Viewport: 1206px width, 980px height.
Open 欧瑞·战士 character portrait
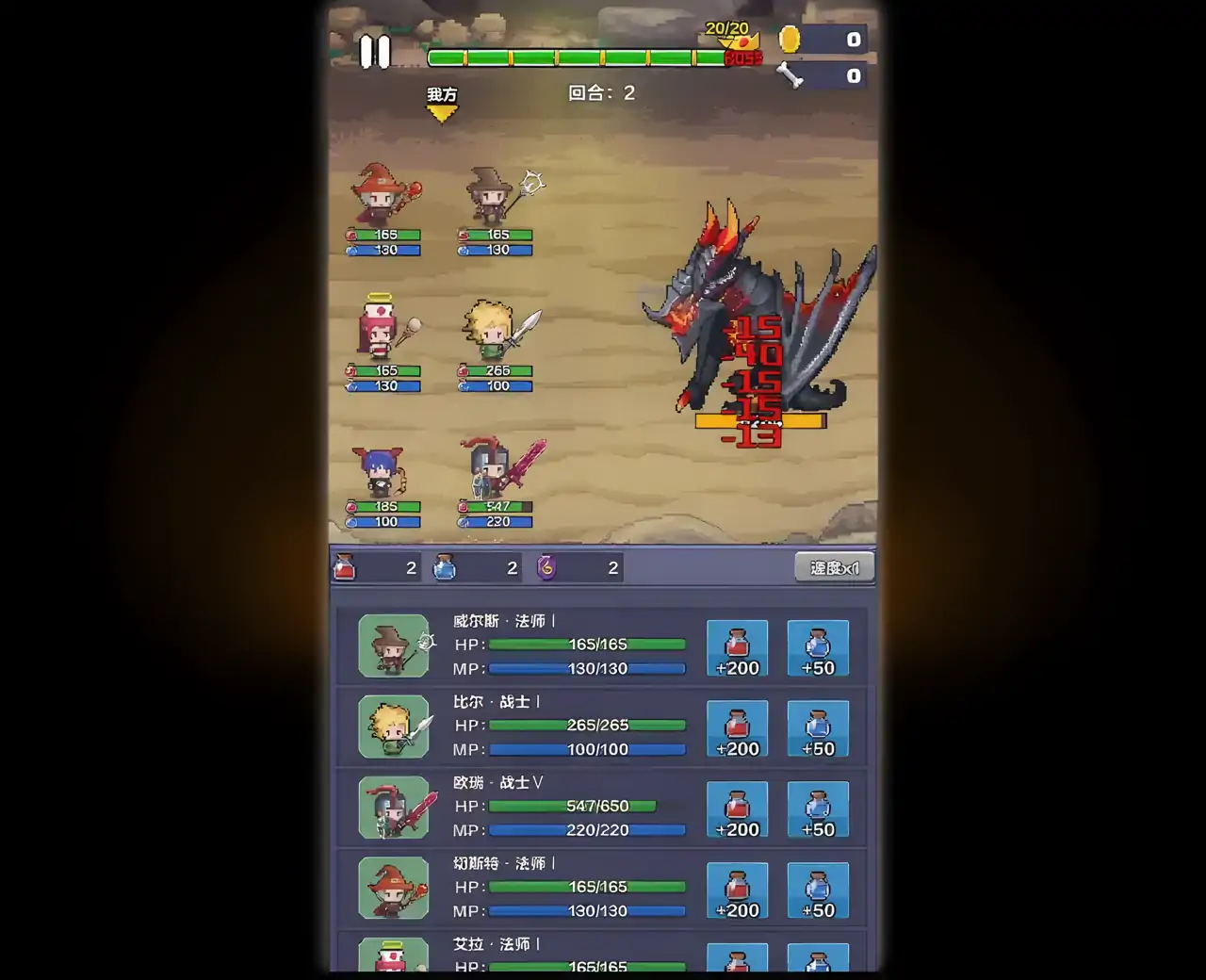(393, 808)
